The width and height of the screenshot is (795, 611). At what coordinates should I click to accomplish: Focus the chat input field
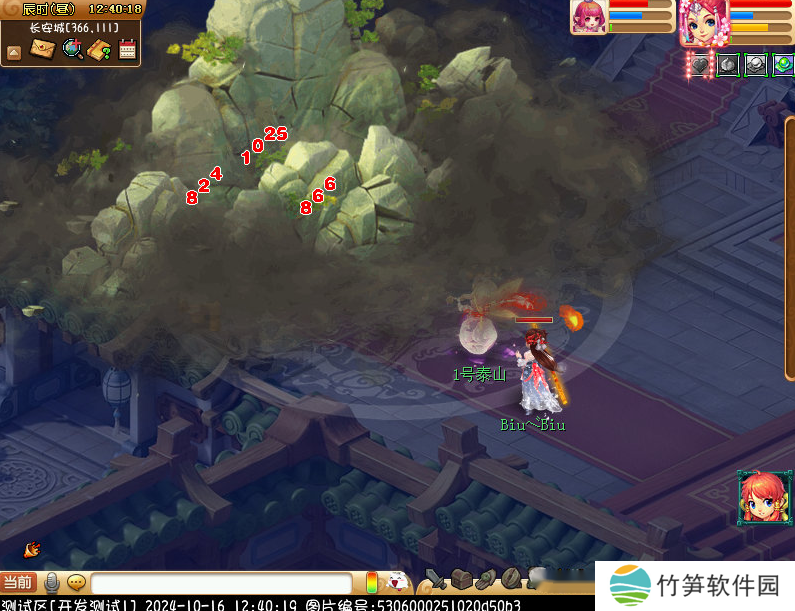(220, 582)
